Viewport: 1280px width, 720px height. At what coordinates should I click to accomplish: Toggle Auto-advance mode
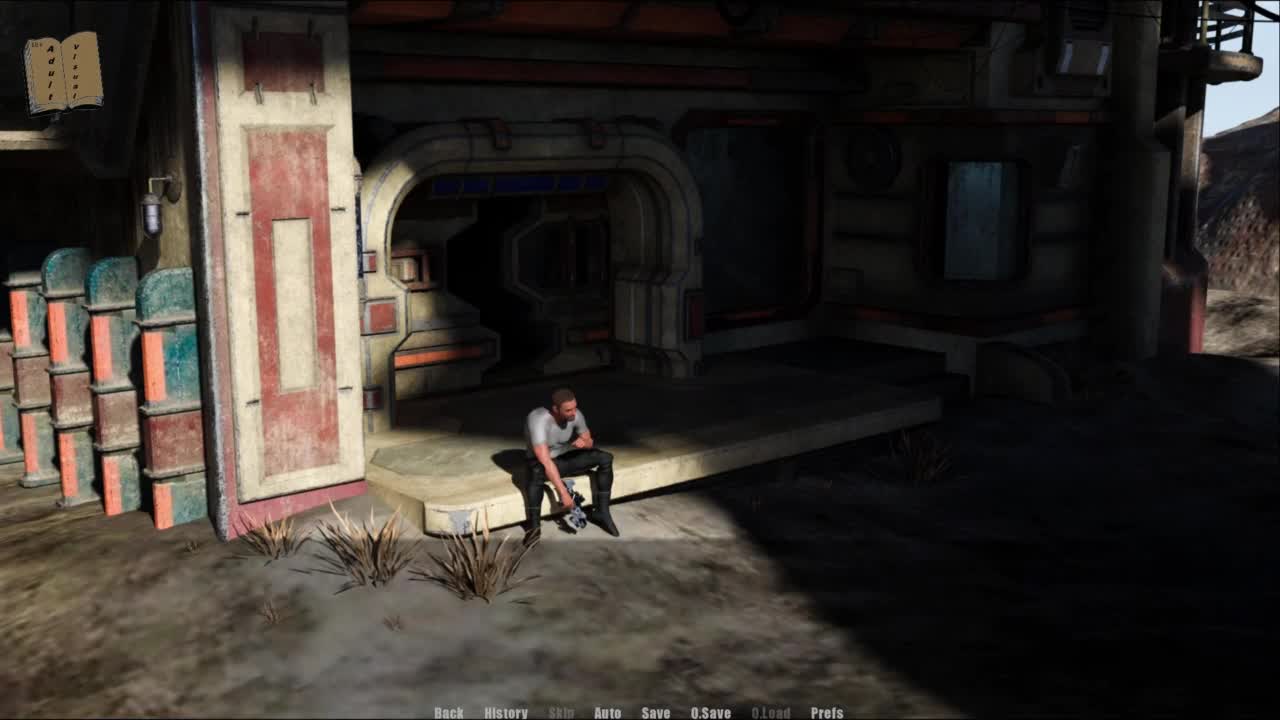click(x=608, y=713)
